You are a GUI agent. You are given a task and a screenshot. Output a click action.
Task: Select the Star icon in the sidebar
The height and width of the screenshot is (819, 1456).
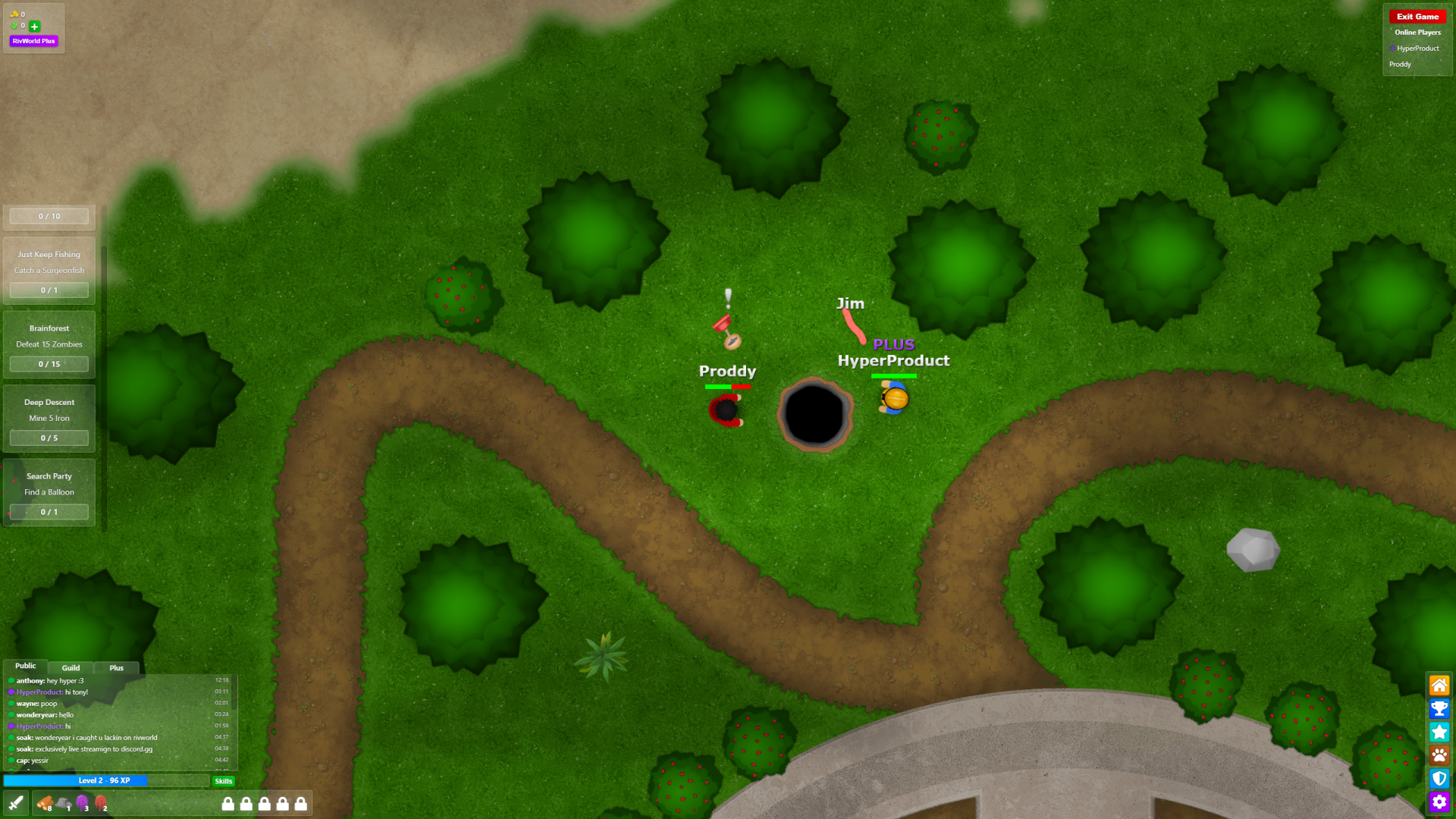pyautogui.click(x=1439, y=732)
